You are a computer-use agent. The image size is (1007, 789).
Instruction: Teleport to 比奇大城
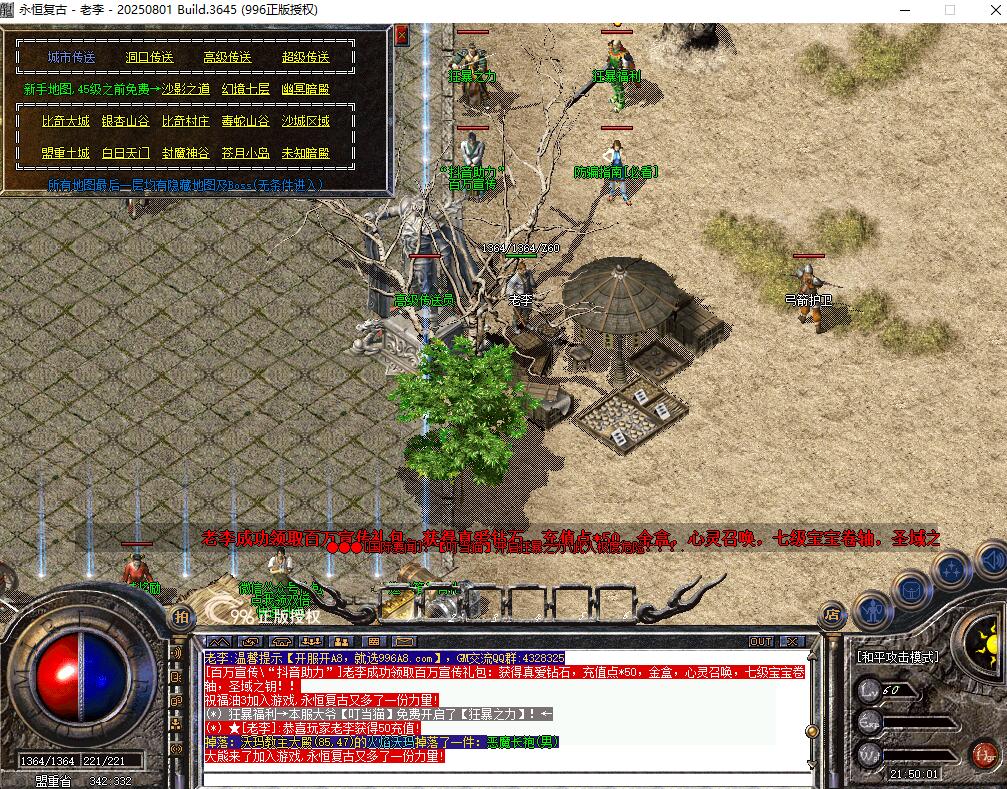coord(66,121)
